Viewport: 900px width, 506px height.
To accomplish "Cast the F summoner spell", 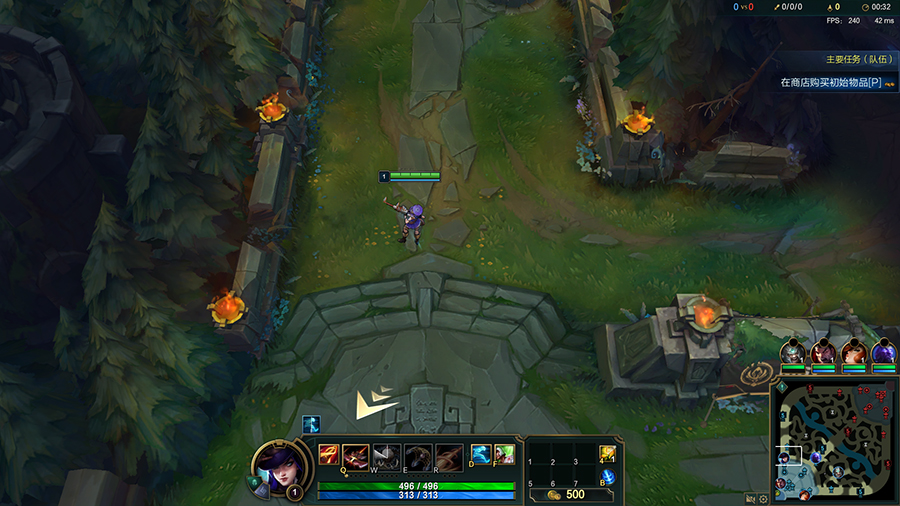I will pyautogui.click(x=504, y=455).
